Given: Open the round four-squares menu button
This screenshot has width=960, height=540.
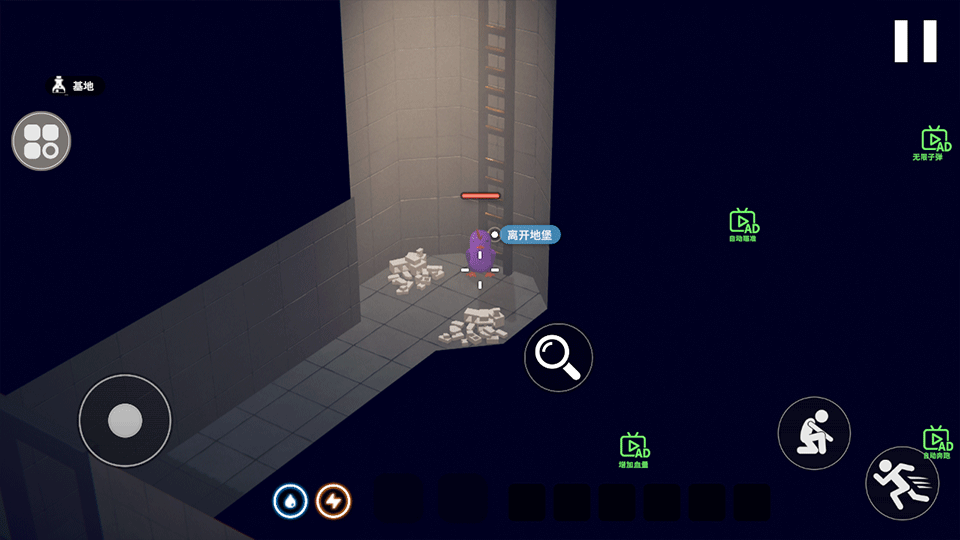Looking at the screenshot, I should click(41, 141).
